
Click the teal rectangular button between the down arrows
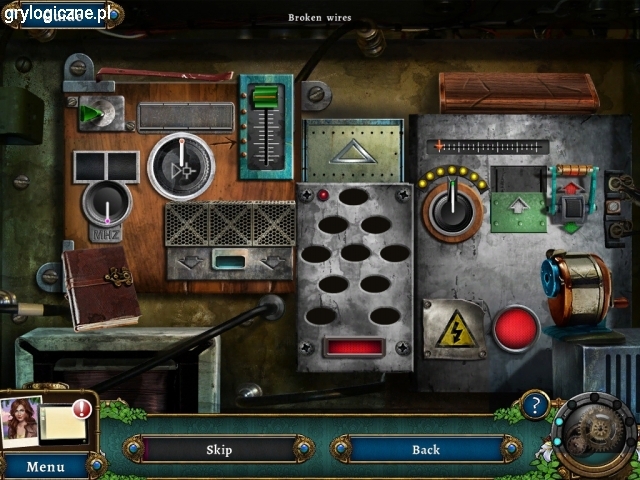point(230,261)
